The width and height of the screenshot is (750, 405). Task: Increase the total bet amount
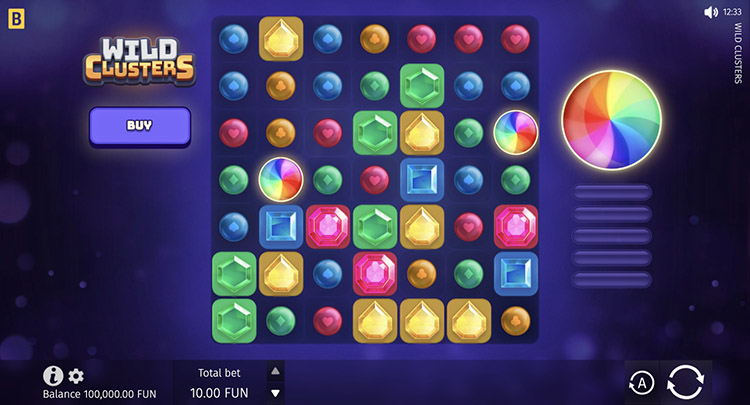(276, 371)
